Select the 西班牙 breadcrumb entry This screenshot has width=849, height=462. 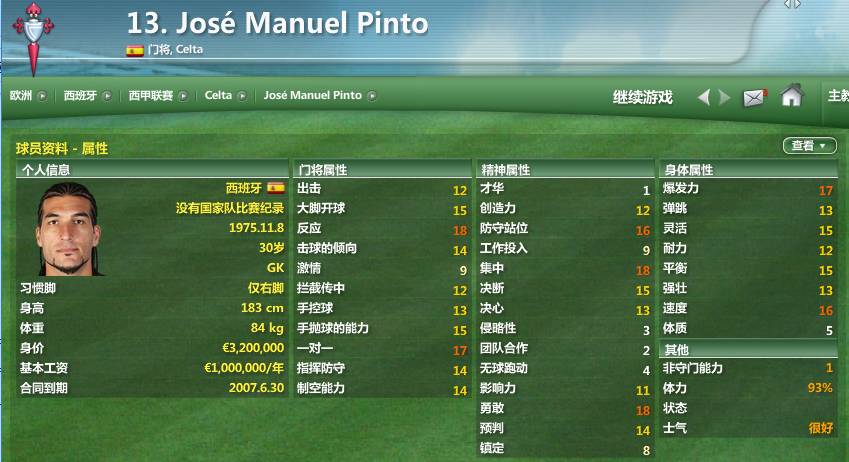[x=83, y=96]
